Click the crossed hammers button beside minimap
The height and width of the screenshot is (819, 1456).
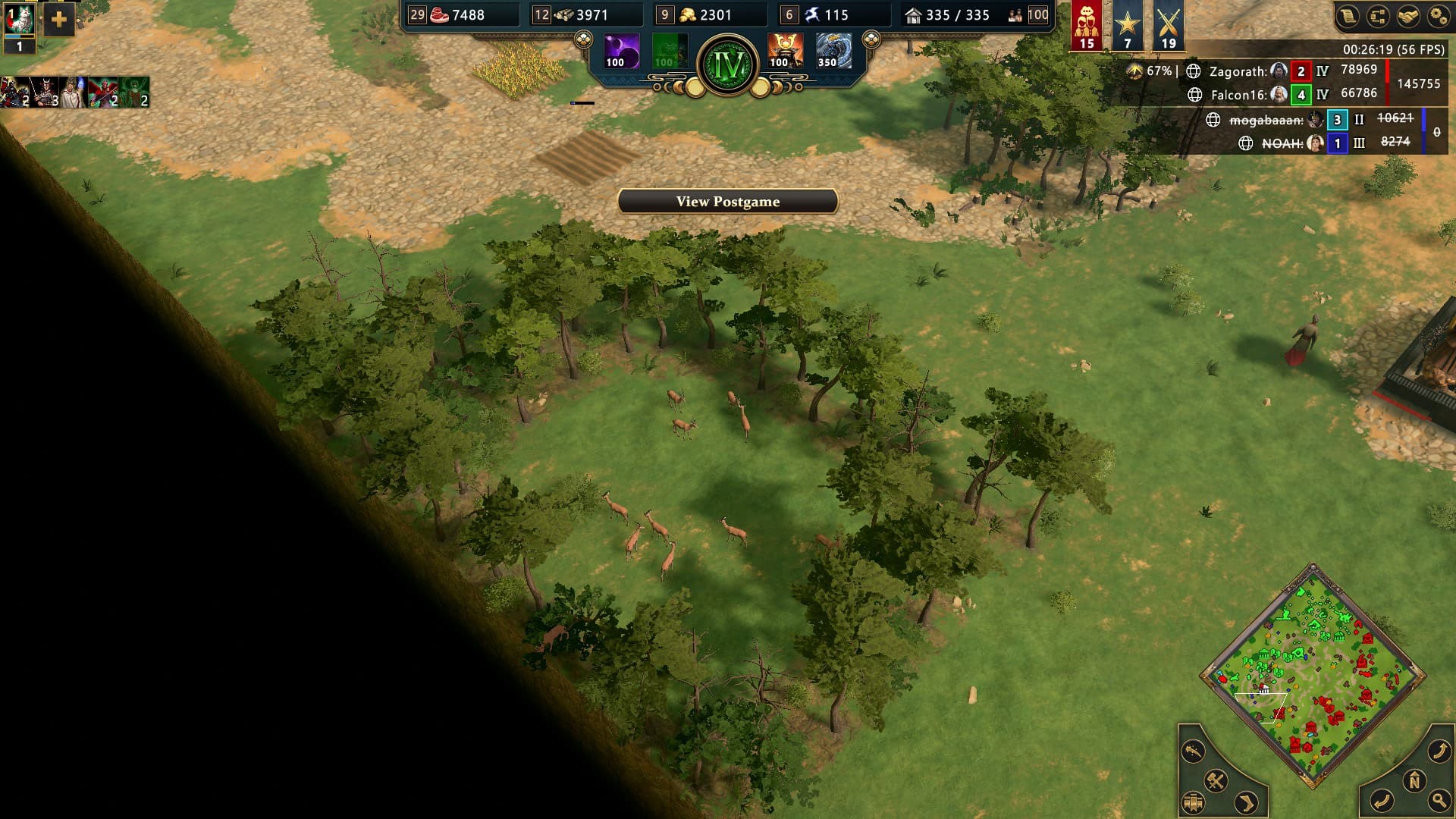pos(1216,780)
